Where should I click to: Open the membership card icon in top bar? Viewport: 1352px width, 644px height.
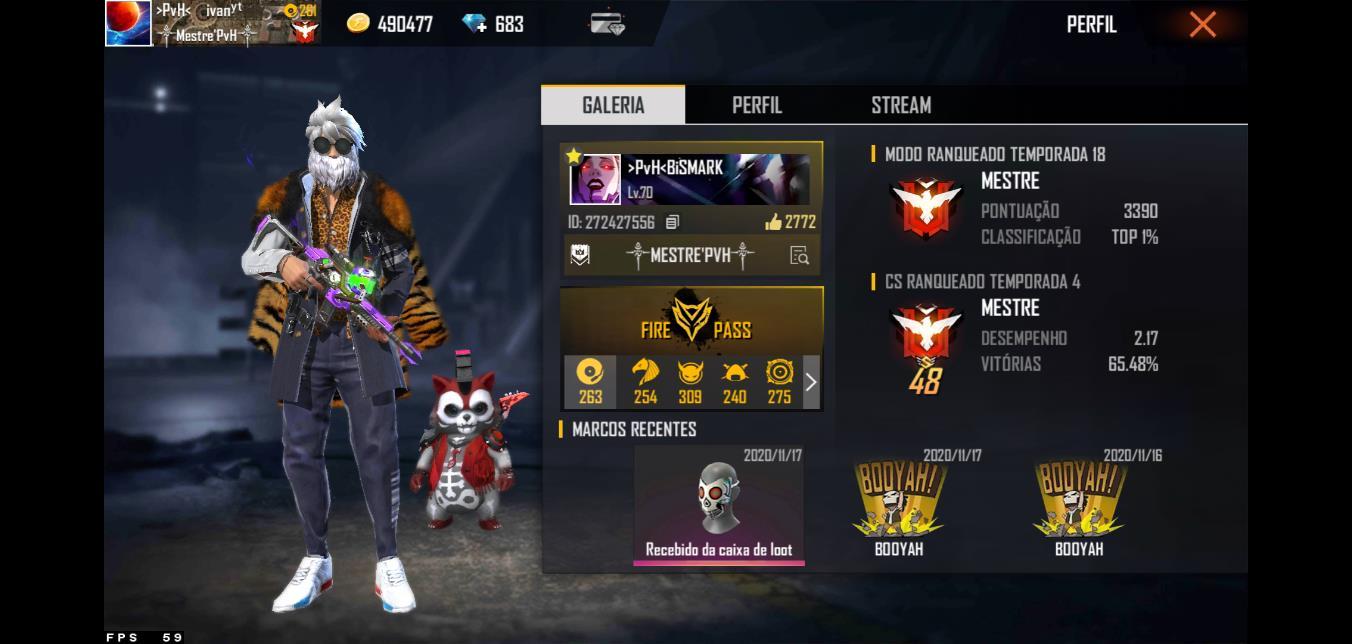tap(607, 24)
